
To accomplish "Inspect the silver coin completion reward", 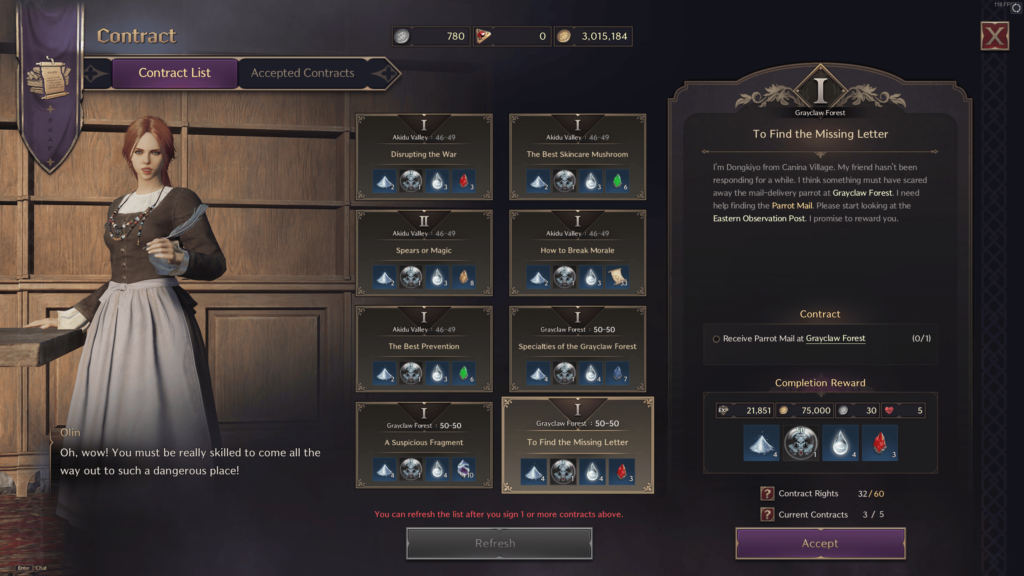I will click(x=800, y=443).
